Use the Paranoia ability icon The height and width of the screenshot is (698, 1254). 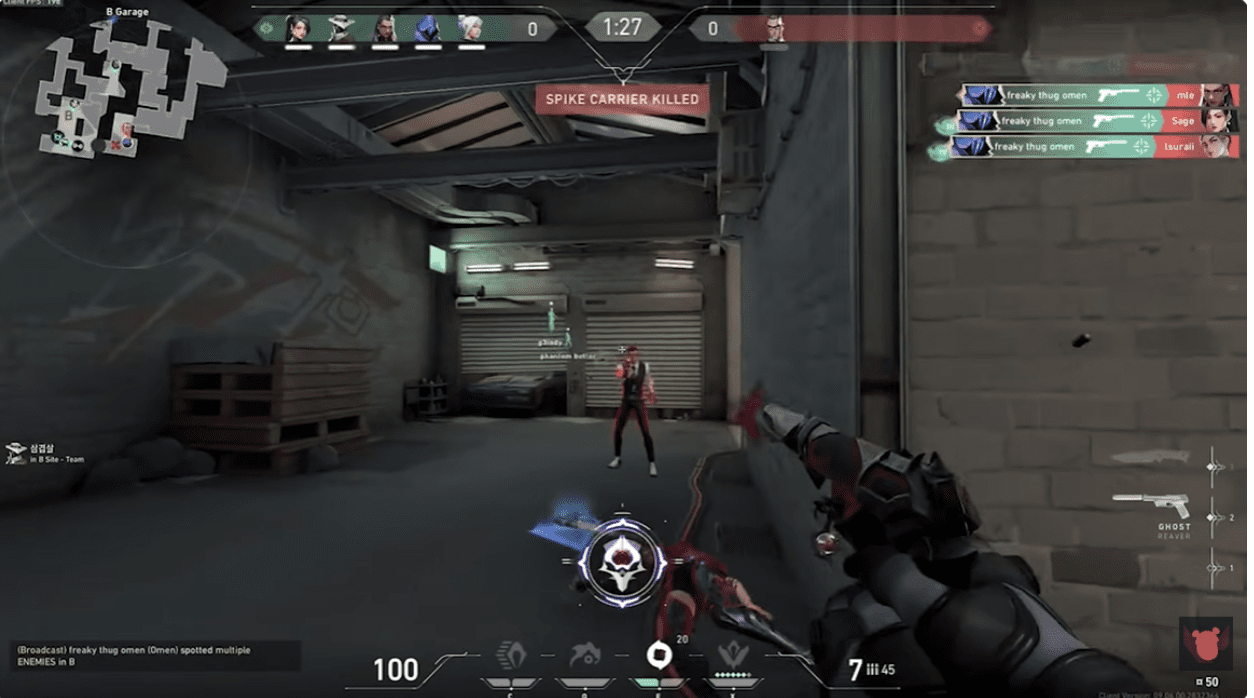585,657
